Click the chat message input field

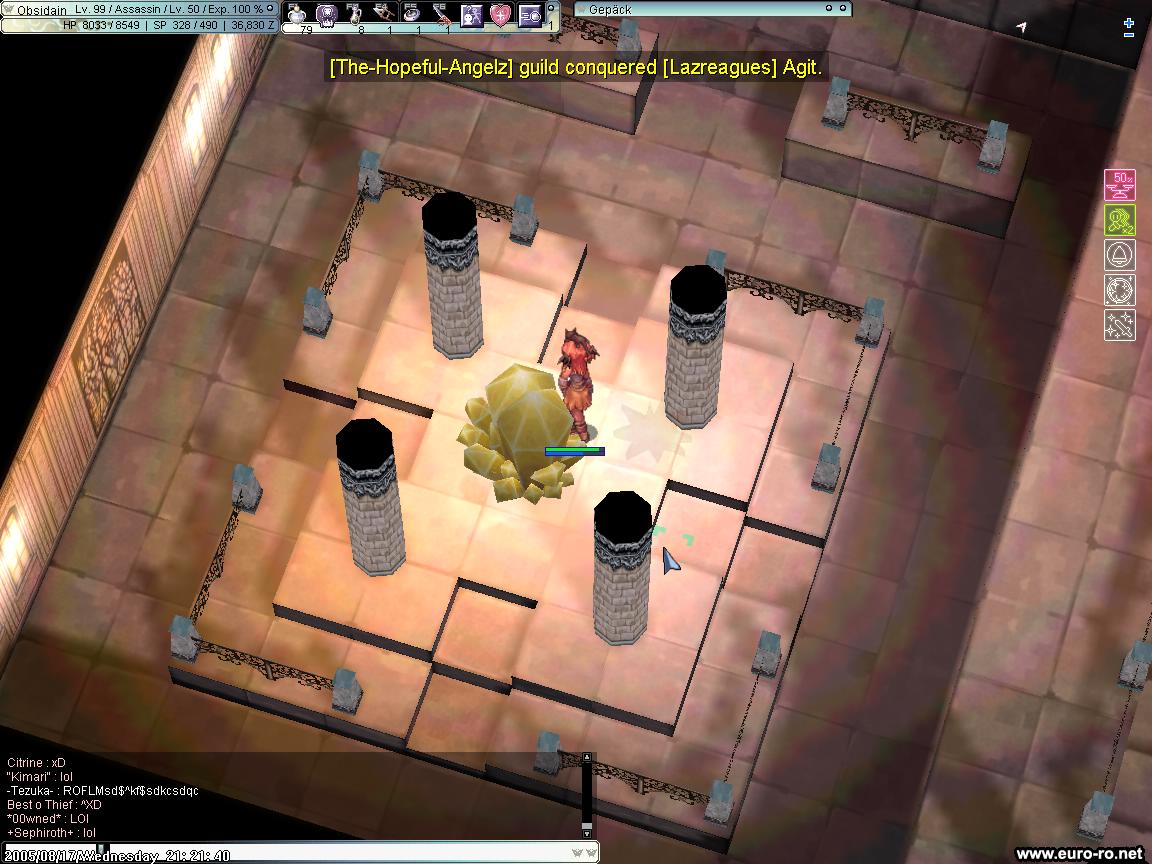340,854
